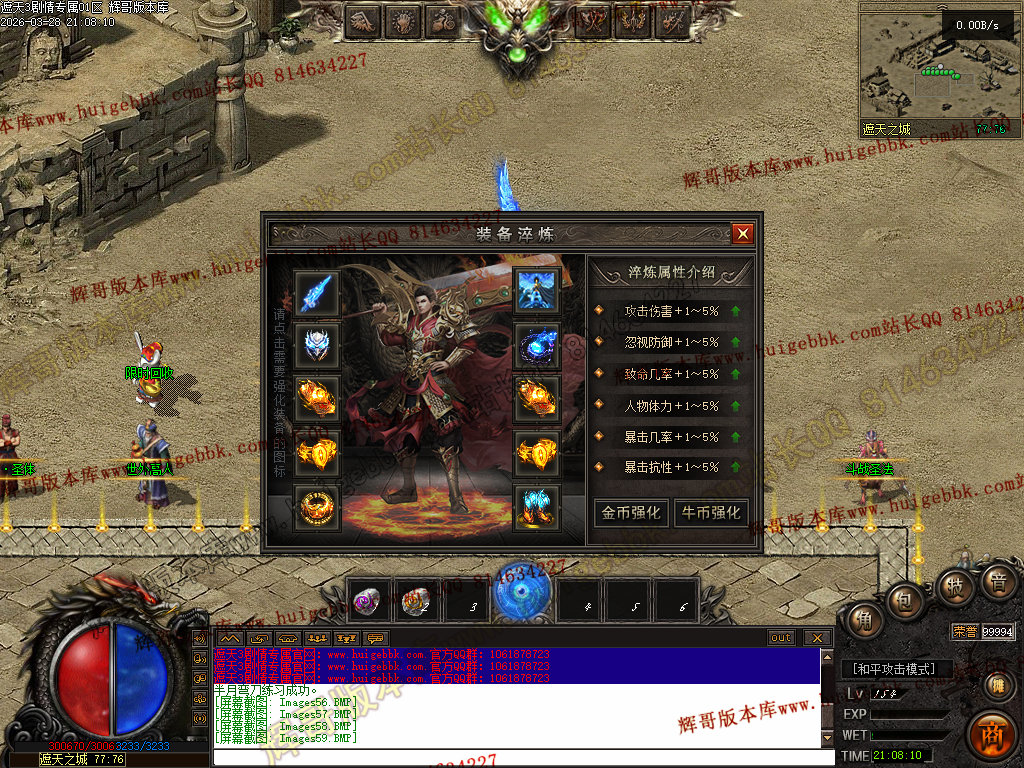
Task: Close the 装备淬炼 equipment tempering window
Action: click(742, 234)
